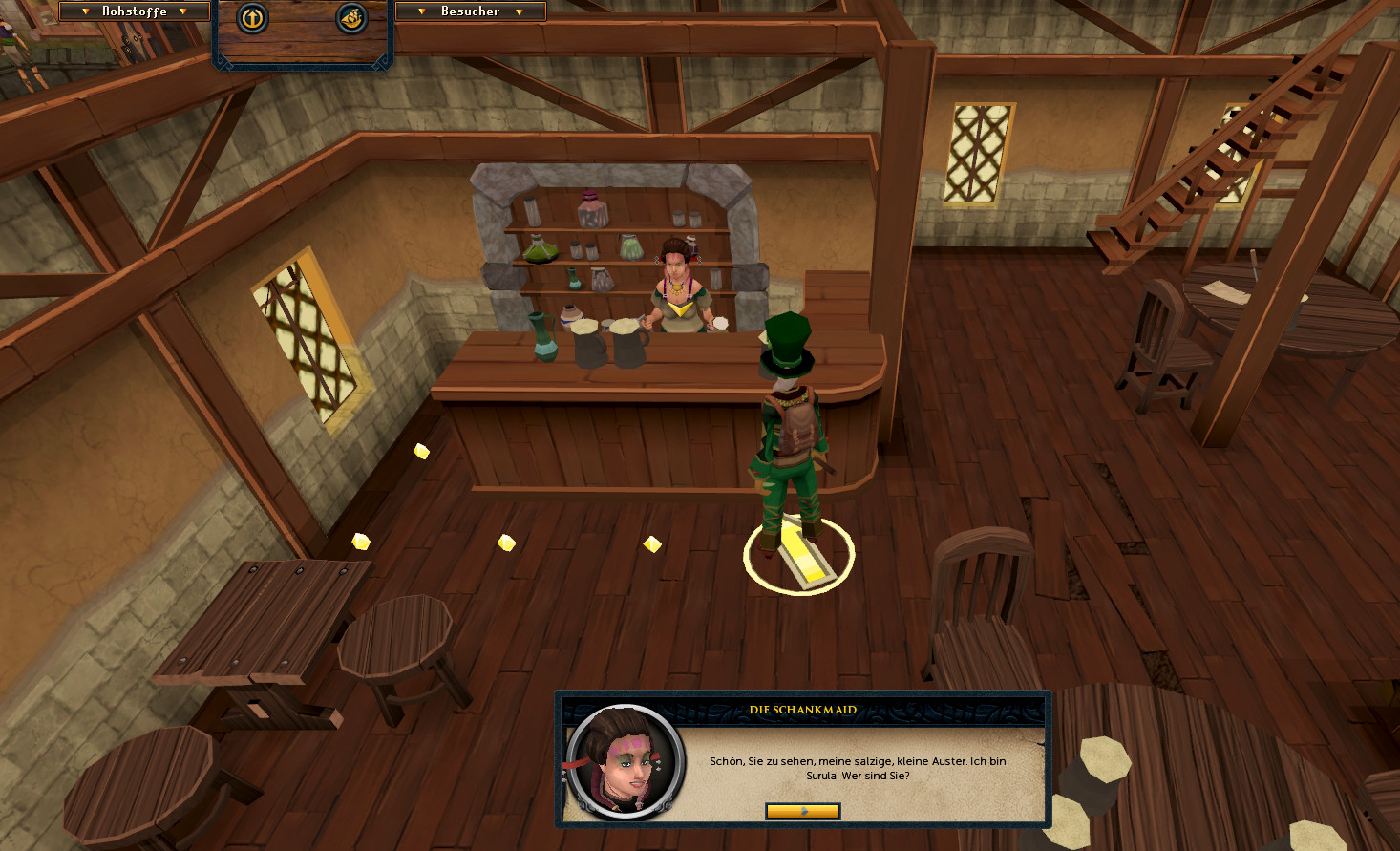Continue the Schankmaid dialogue with the yellow arrow button
The image size is (1400, 851).
(x=802, y=811)
